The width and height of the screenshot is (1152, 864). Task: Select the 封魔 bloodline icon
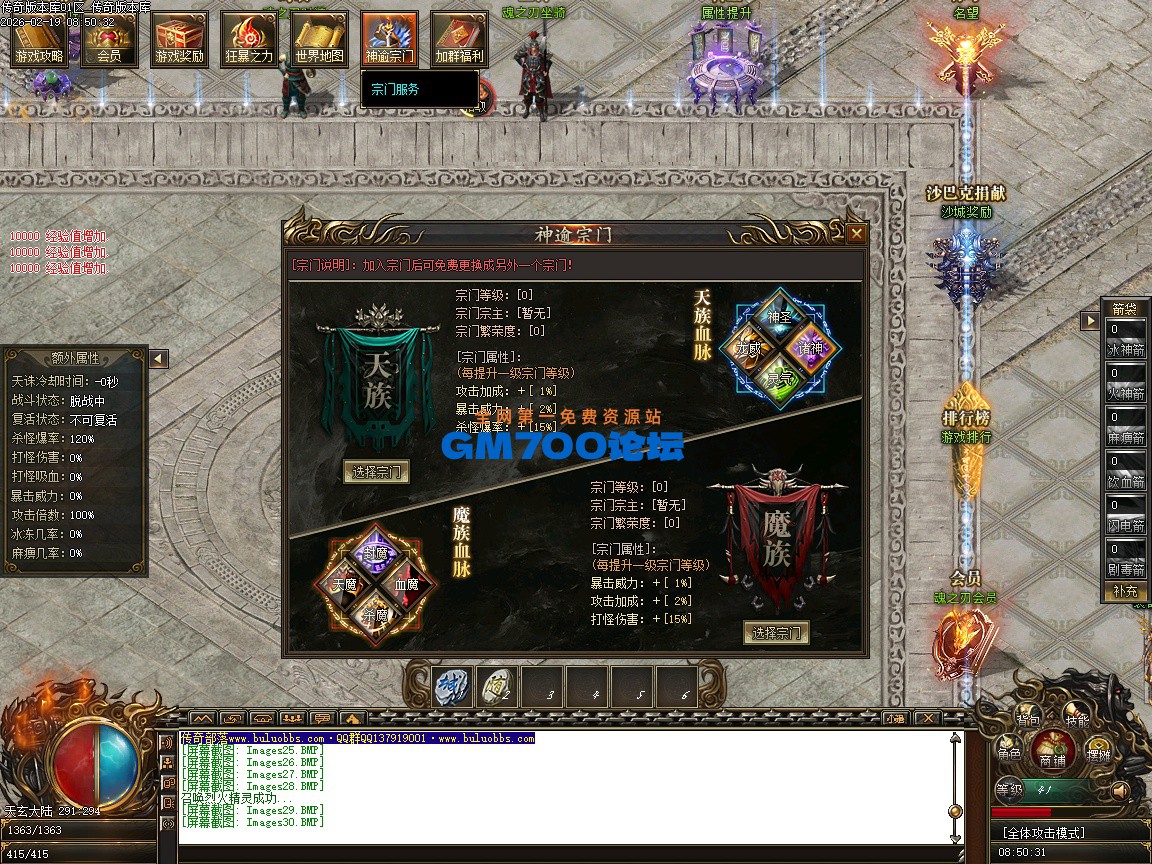point(377,553)
